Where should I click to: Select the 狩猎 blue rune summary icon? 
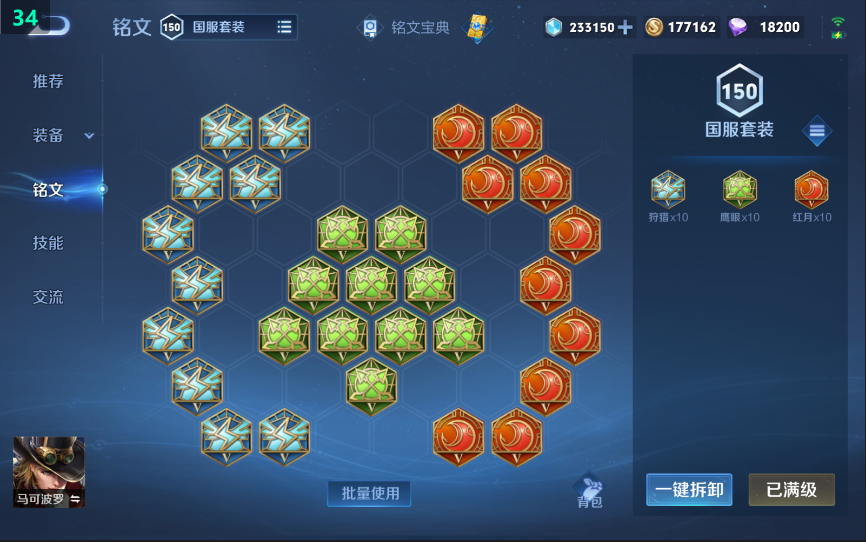pos(668,190)
